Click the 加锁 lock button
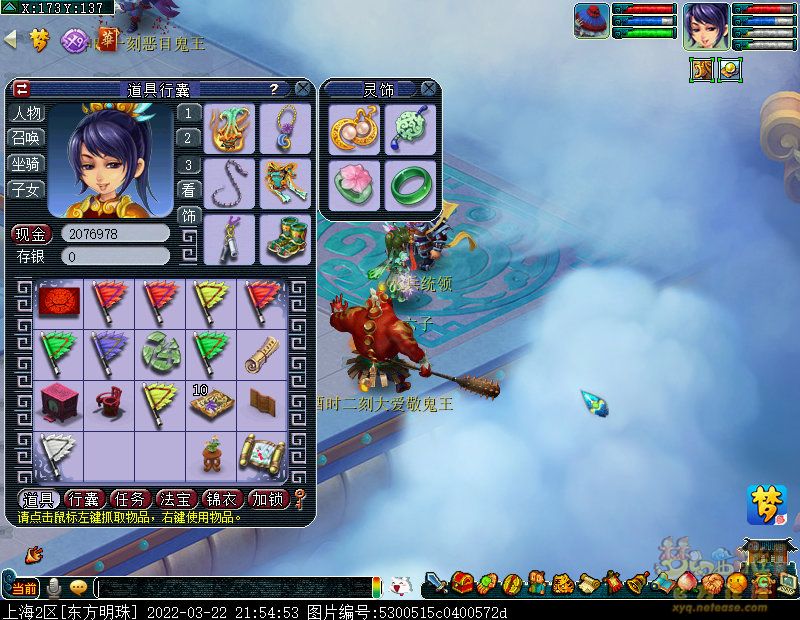The height and width of the screenshot is (620, 800). coord(268,498)
